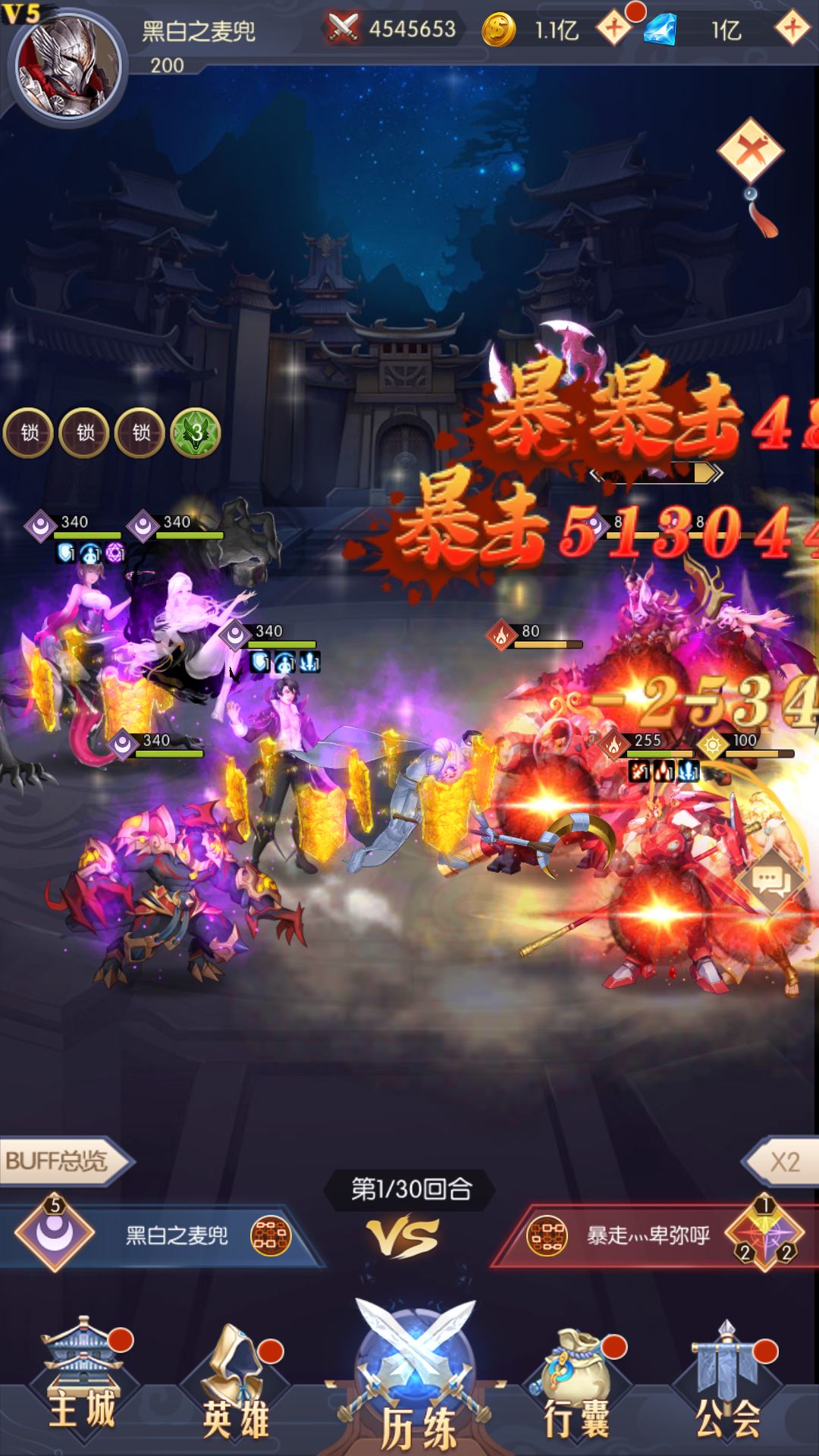Screen dimensions: 819x1456
Task: View player's purple moon faction emblem
Action: [x=55, y=1234]
